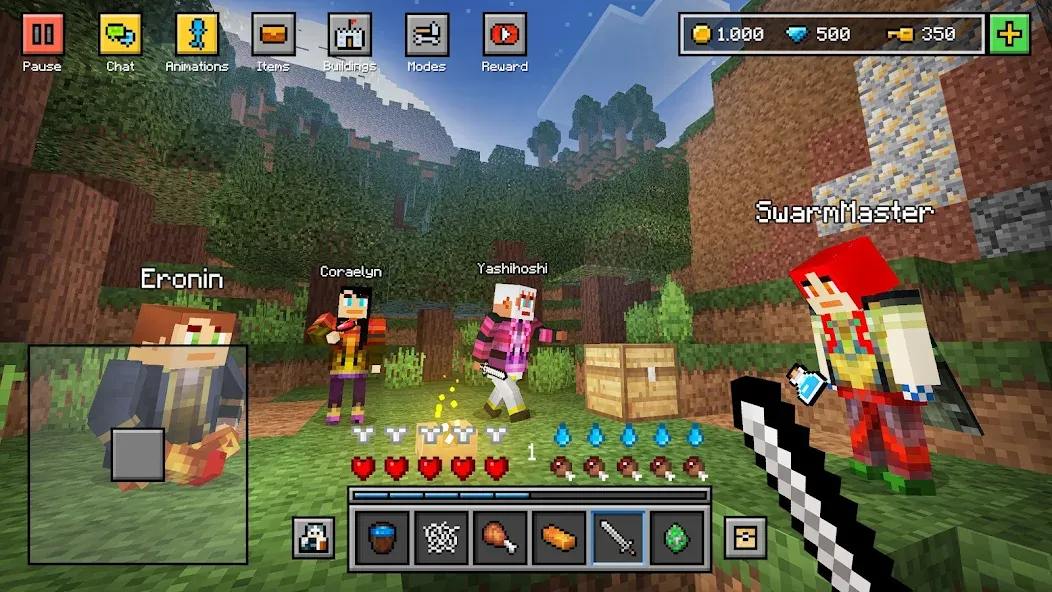Select the cobweb hotbar slot
This screenshot has height=592, width=1052.
(x=442, y=539)
